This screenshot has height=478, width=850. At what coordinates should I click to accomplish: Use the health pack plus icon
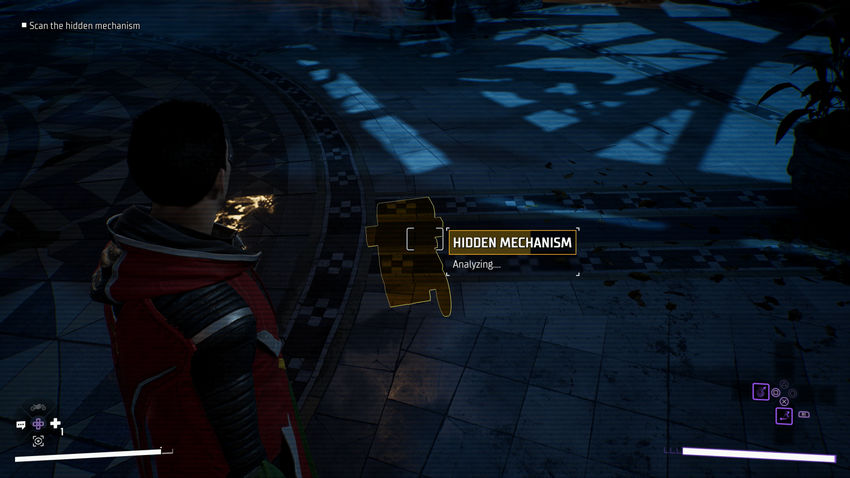55,423
